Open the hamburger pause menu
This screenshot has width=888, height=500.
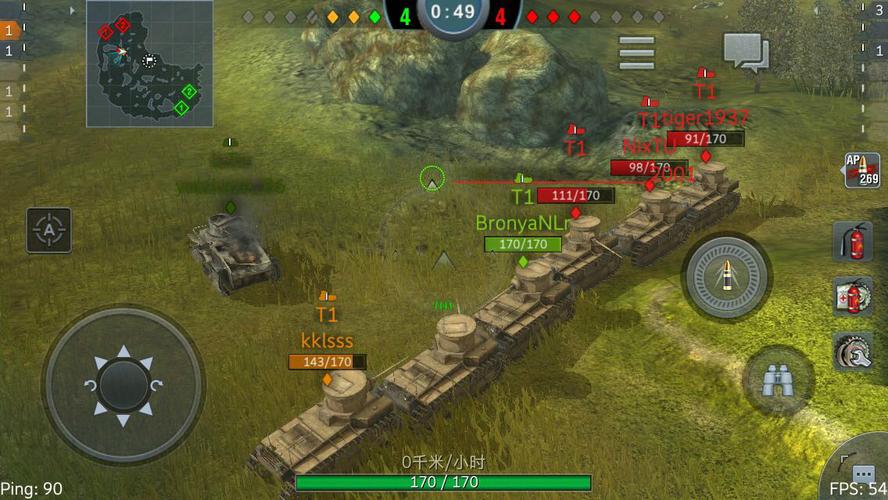tap(636, 52)
